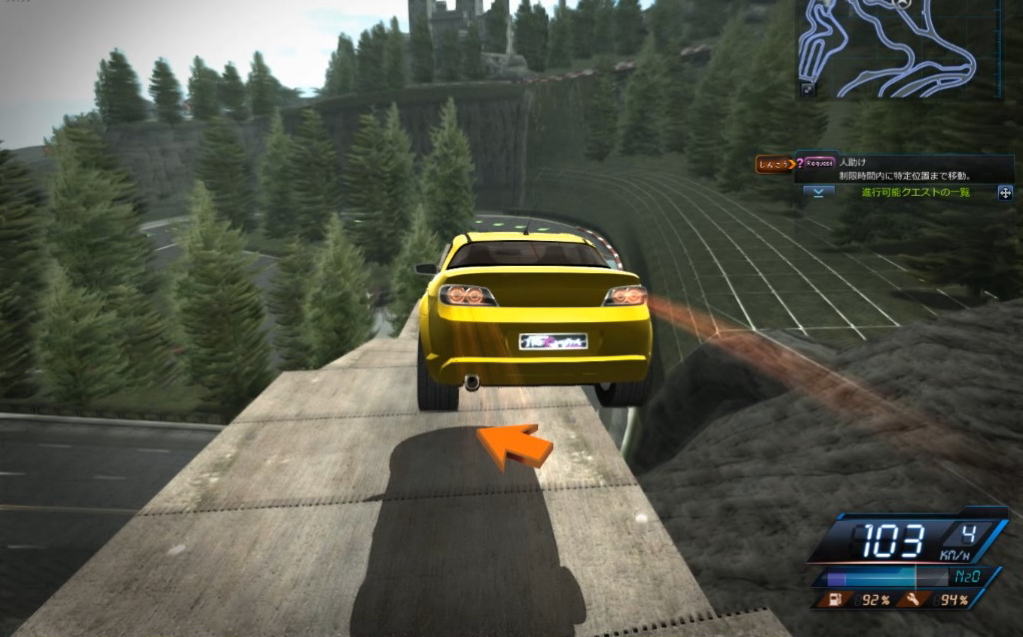Collapse the quest panel with the down arrow
This screenshot has width=1023, height=637.
(x=818, y=192)
